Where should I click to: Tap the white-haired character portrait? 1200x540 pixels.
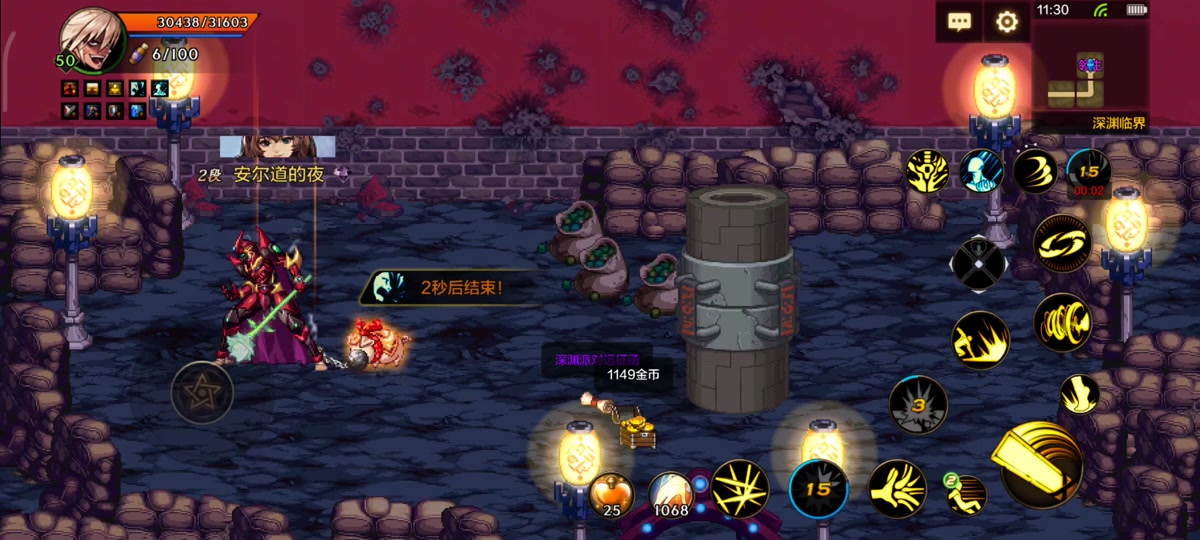pos(91,42)
